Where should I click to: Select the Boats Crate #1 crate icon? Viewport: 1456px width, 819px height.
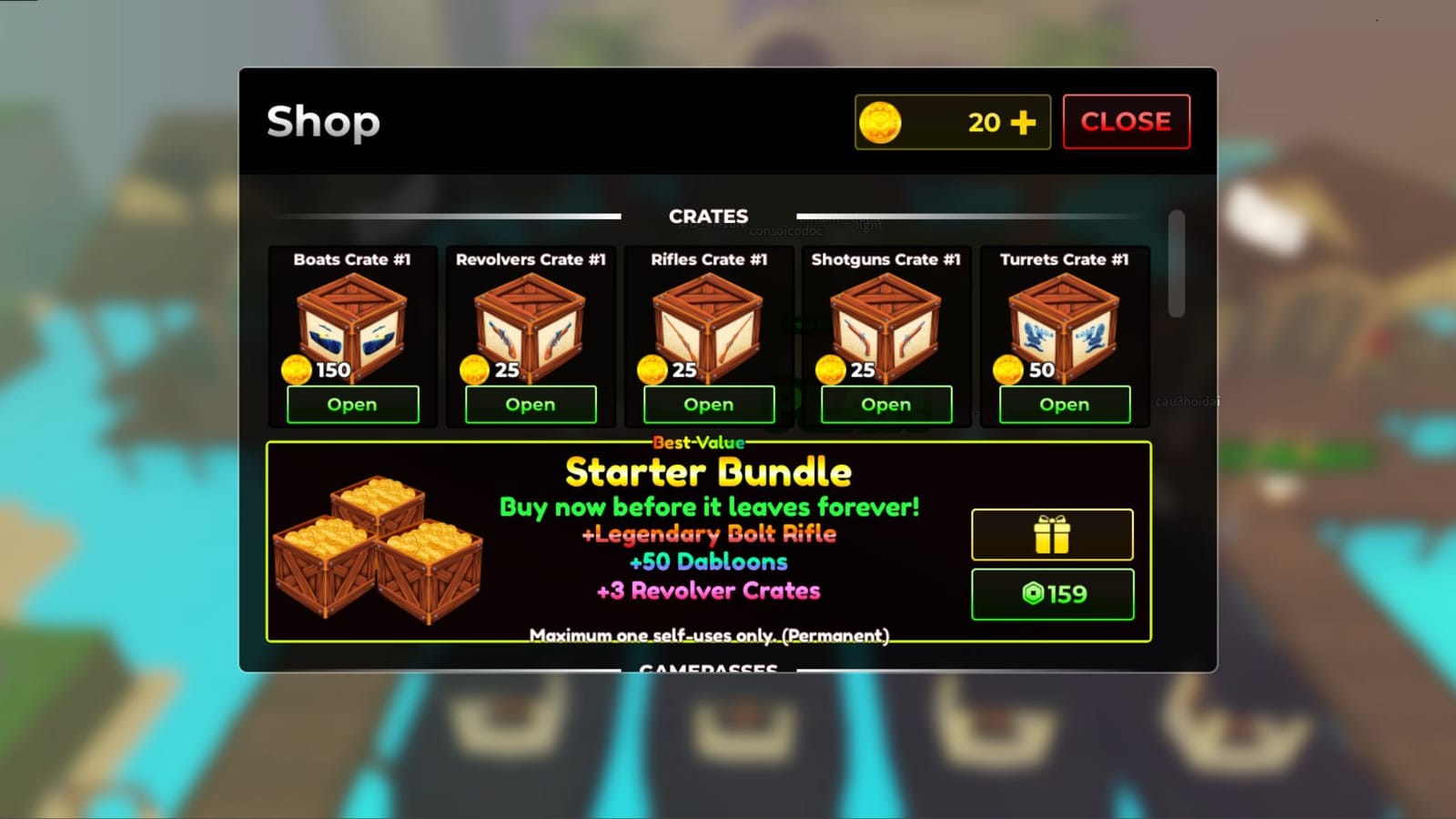click(x=352, y=326)
